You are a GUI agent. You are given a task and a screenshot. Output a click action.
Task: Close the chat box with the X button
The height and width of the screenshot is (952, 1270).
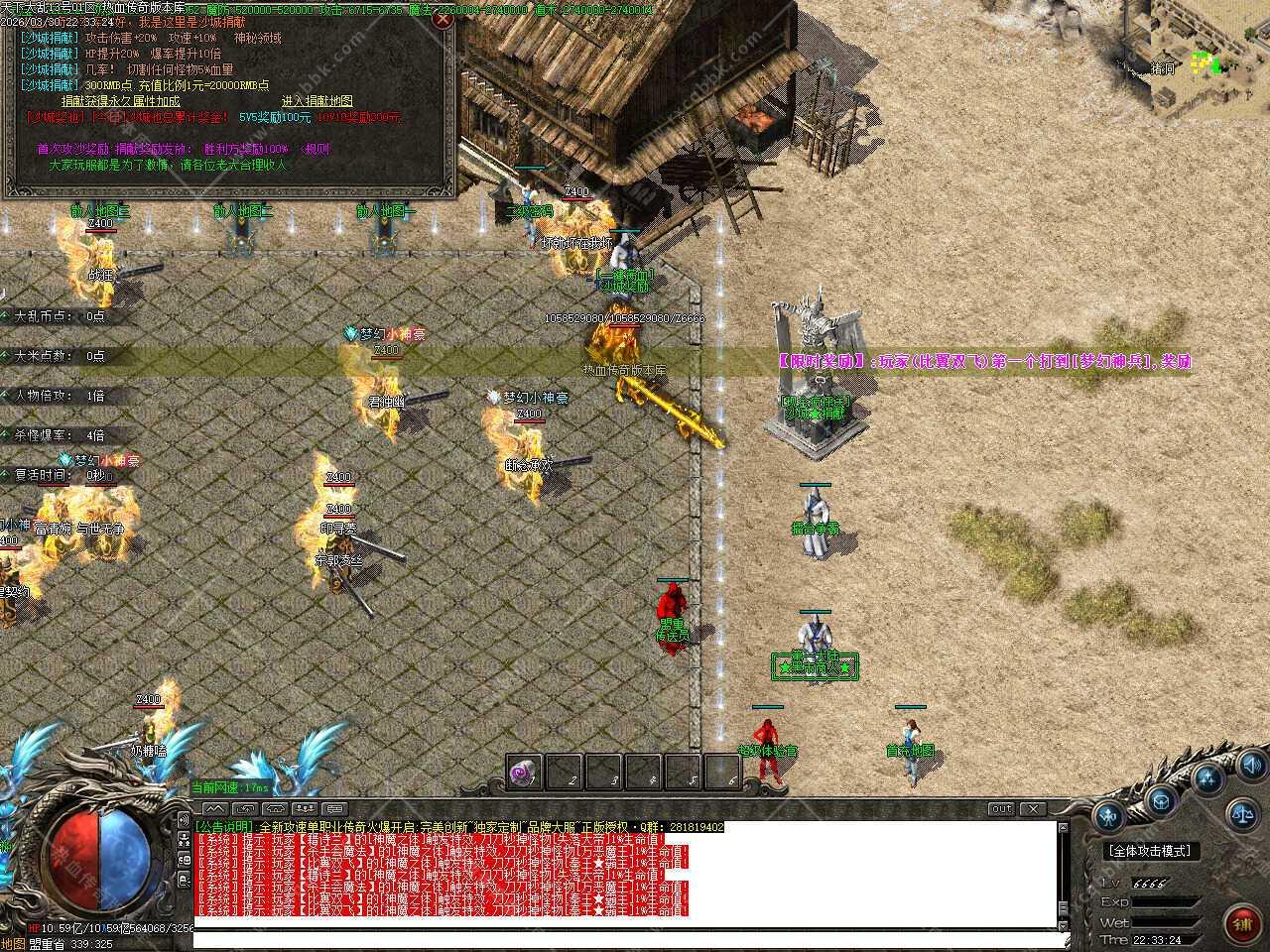coord(1034,809)
